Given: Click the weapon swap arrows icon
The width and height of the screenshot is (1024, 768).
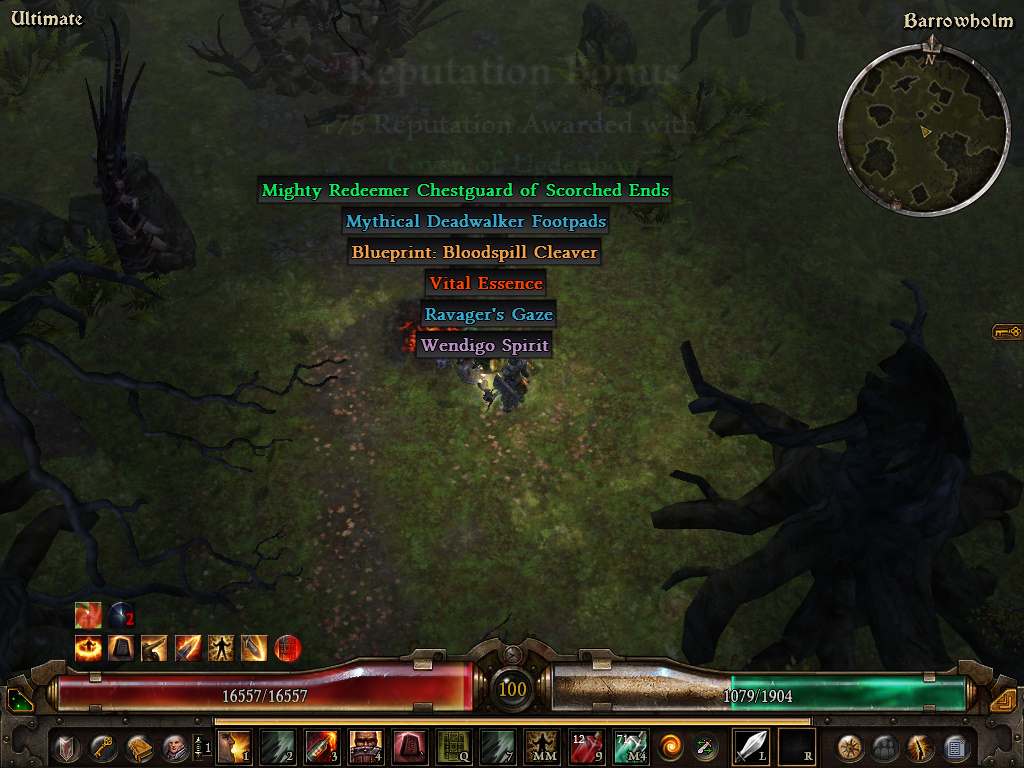Looking at the screenshot, I should pyautogui.click(x=706, y=746).
